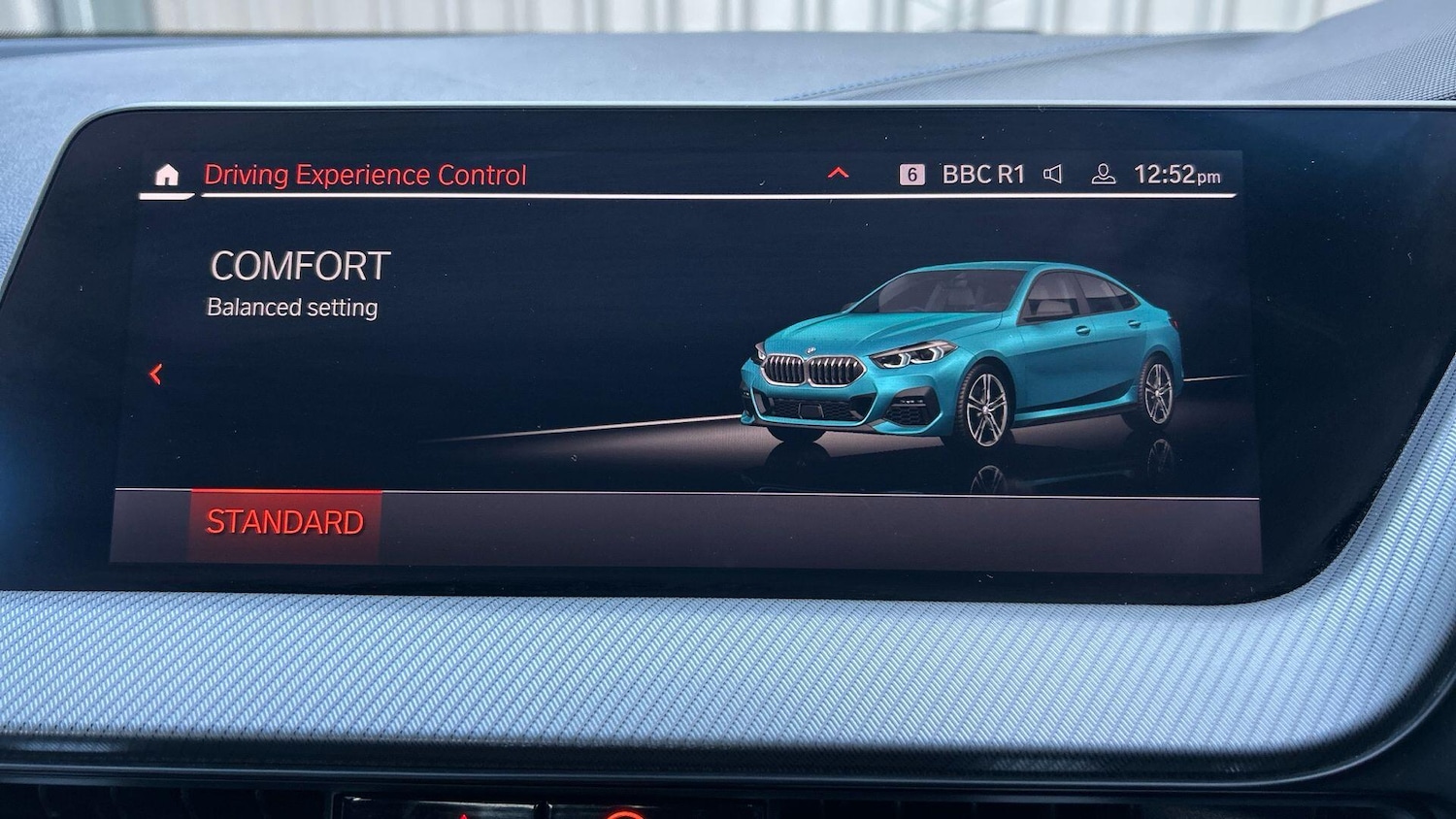This screenshot has height=819, width=1456.
Task: Select radio preset number 6
Action: coord(910,173)
